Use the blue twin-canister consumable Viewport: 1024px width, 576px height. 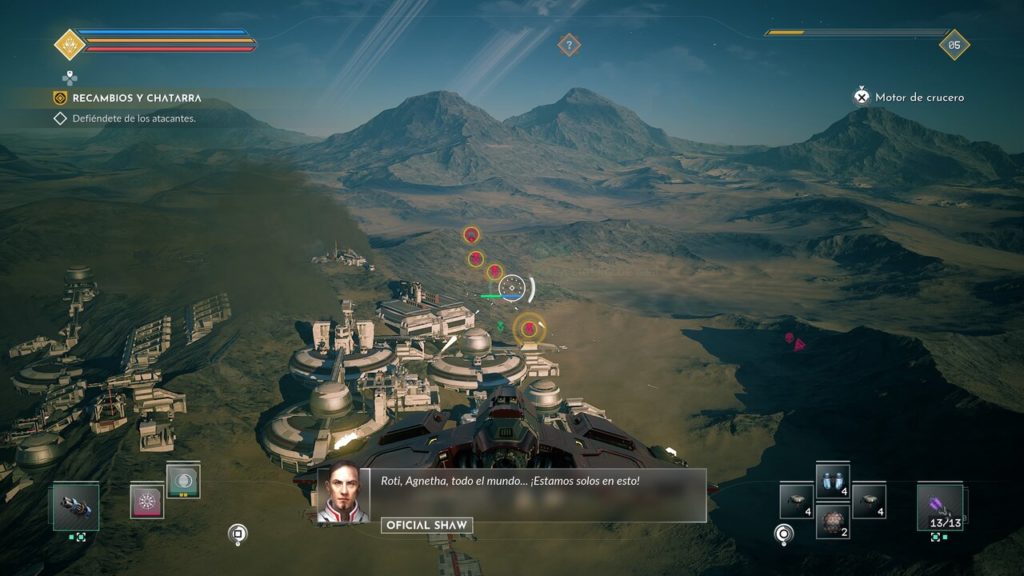(833, 481)
